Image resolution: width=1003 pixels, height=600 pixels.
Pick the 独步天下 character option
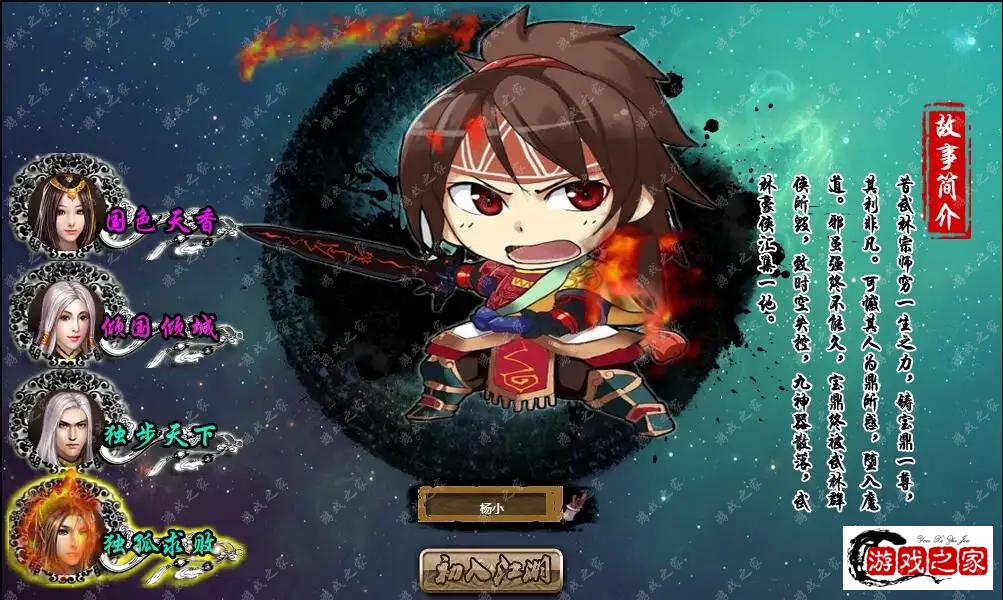62,426
